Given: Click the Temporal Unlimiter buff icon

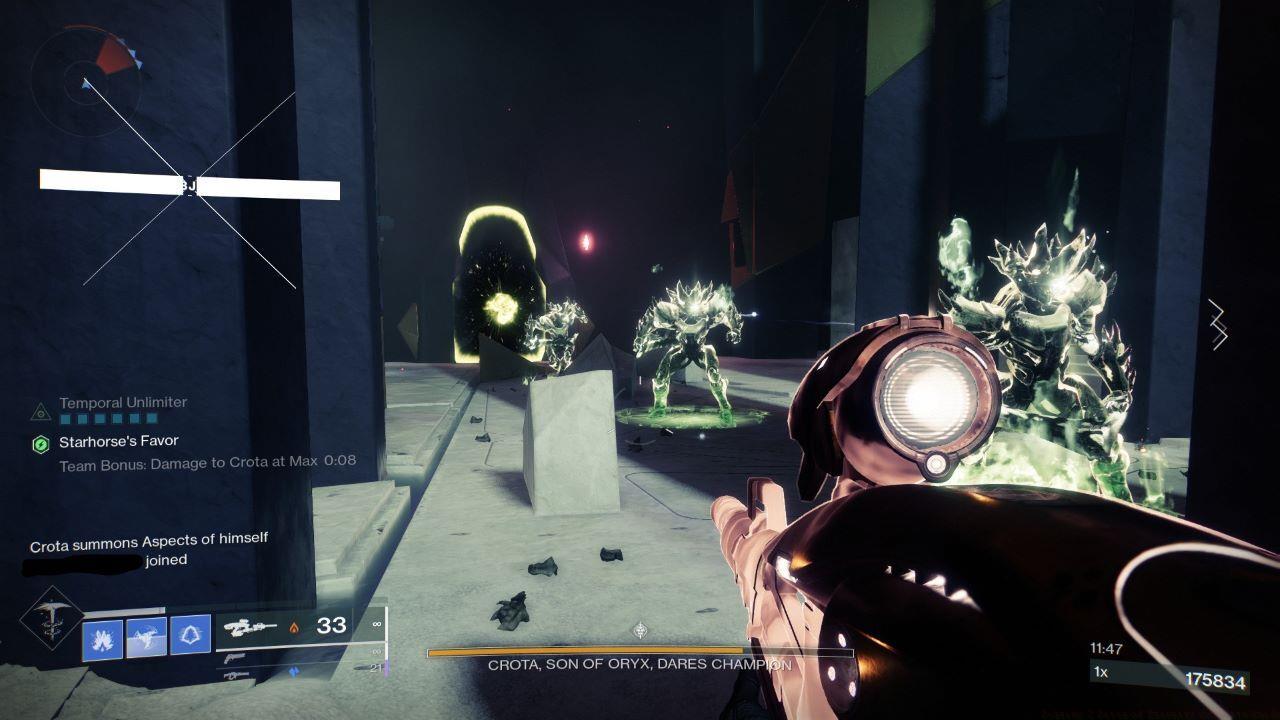Looking at the screenshot, I should [x=41, y=411].
